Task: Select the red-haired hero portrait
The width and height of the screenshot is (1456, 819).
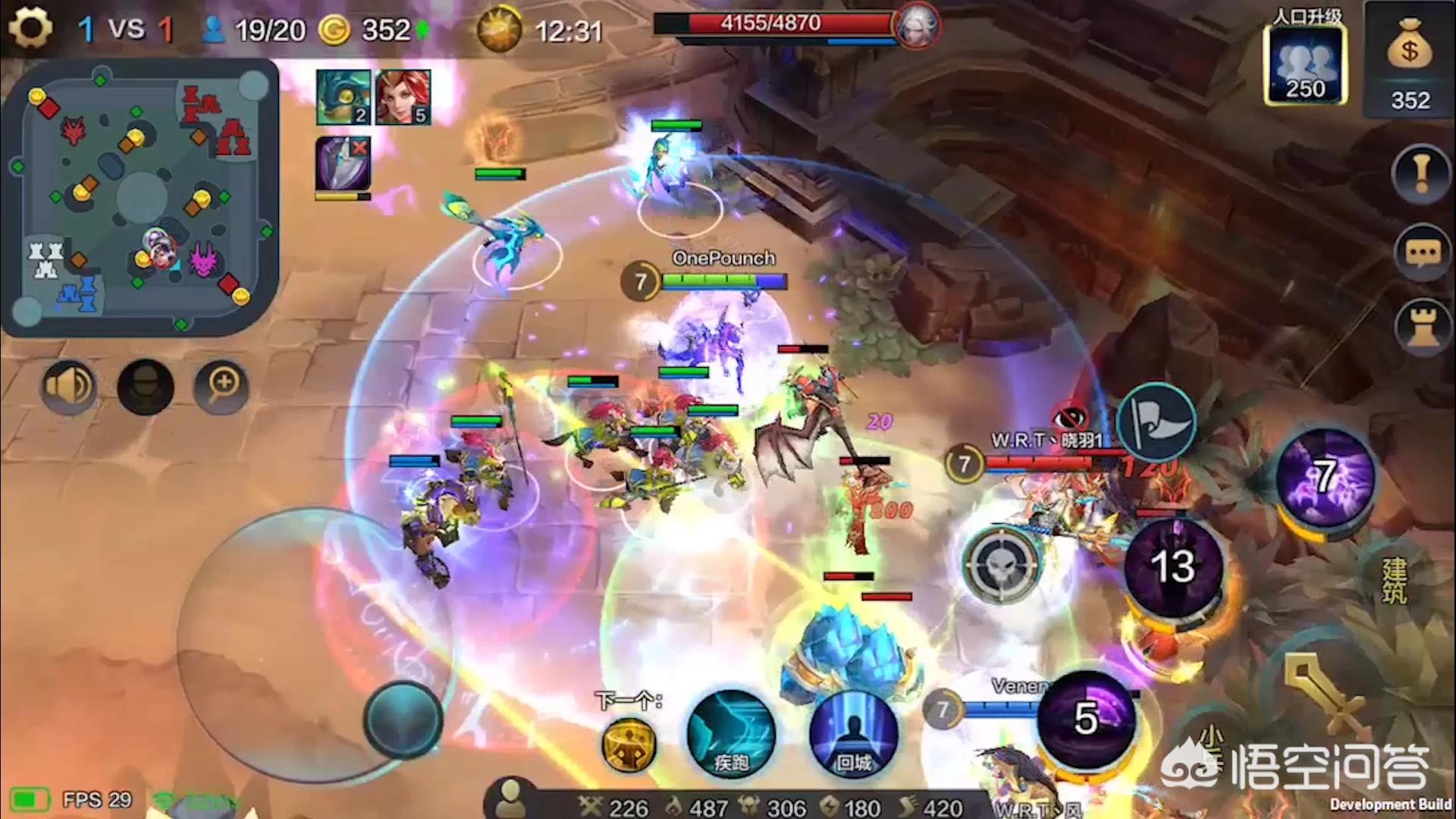Action: tap(403, 97)
